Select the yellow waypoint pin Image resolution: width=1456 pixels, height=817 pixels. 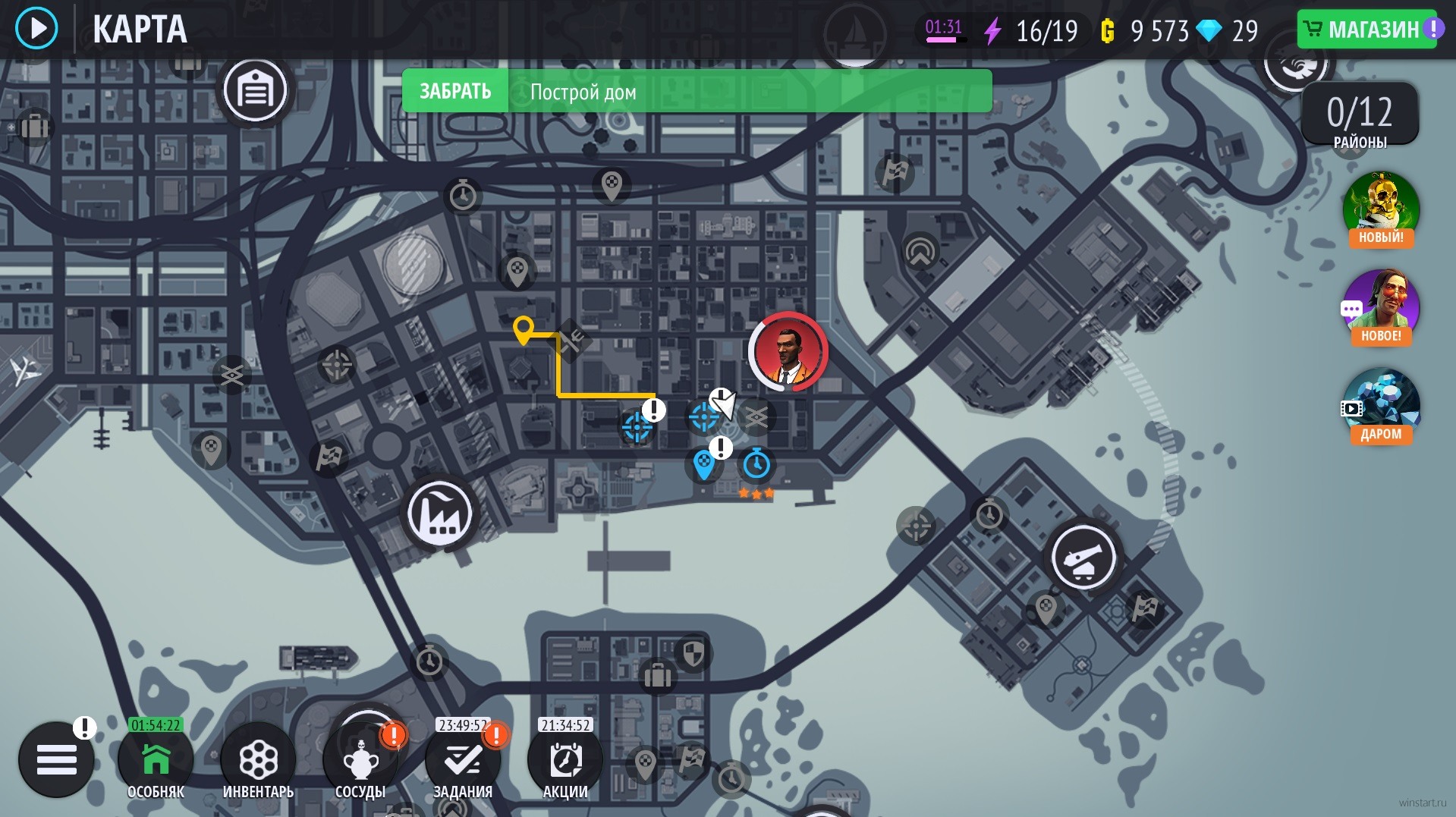pos(523,330)
